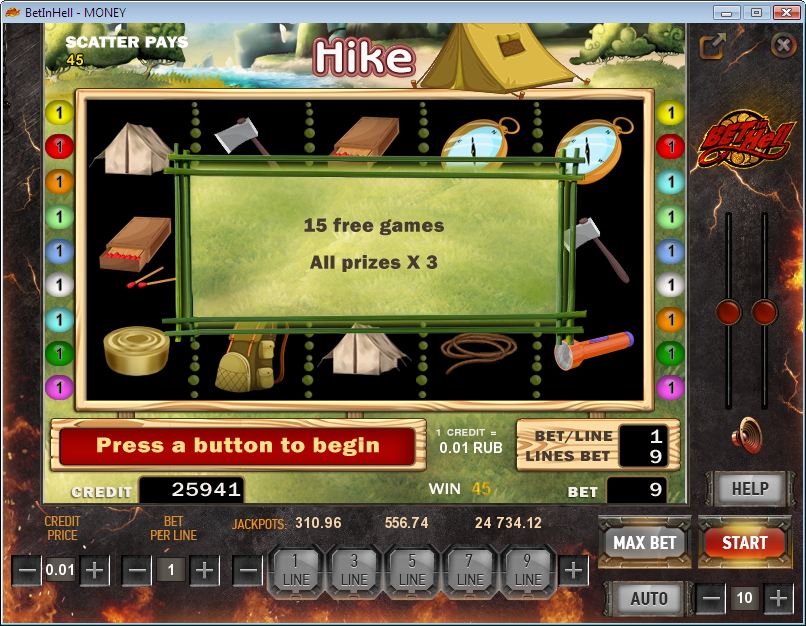The height and width of the screenshot is (626, 806).
Task: Activate AUTO play mode
Action: pyautogui.click(x=649, y=598)
